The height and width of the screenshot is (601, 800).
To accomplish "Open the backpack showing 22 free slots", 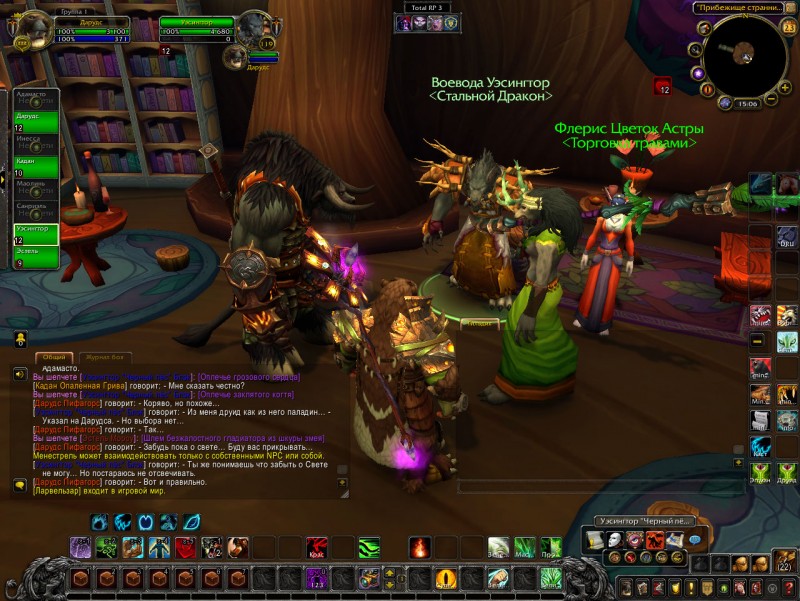I will tap(784, 564).
